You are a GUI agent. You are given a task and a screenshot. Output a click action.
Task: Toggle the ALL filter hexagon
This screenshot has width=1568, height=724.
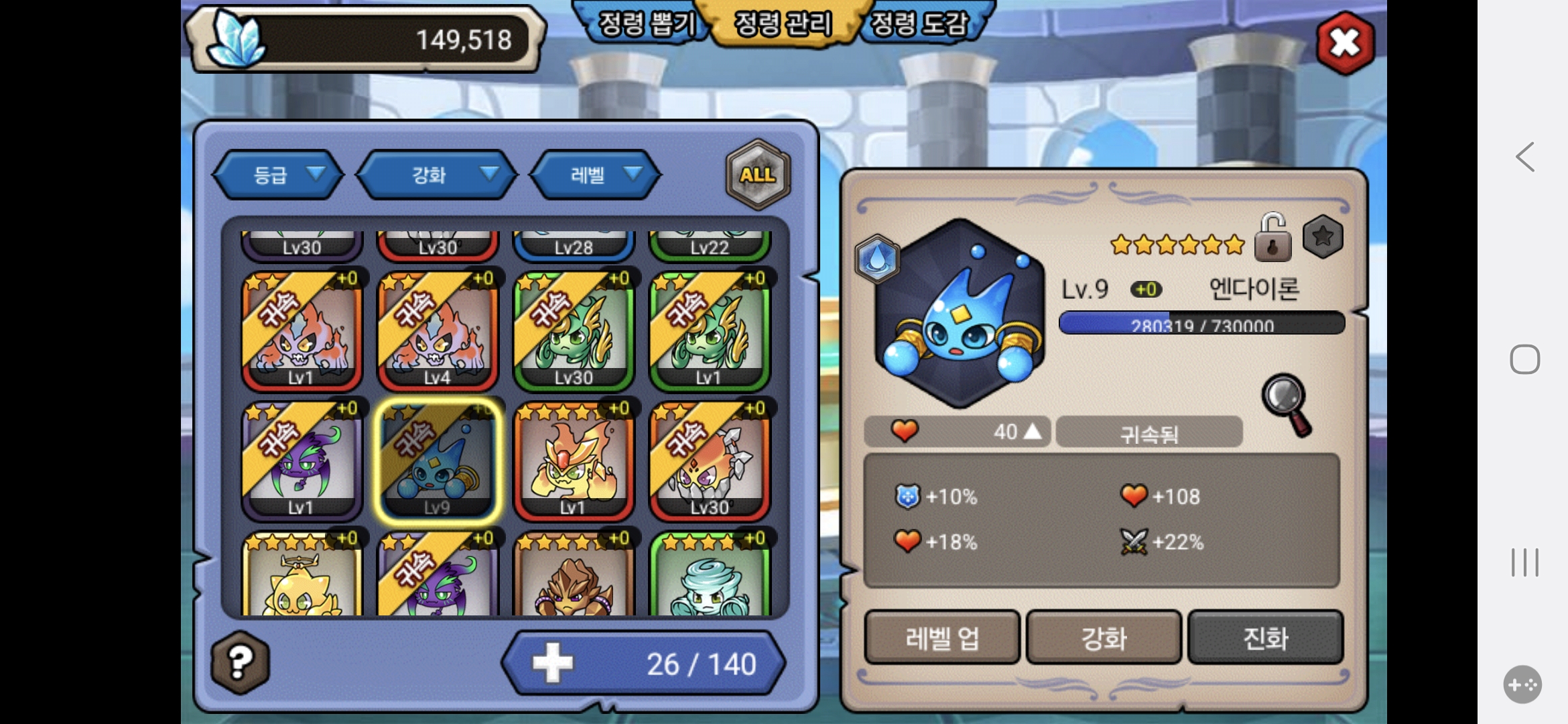tap(758, 175)
